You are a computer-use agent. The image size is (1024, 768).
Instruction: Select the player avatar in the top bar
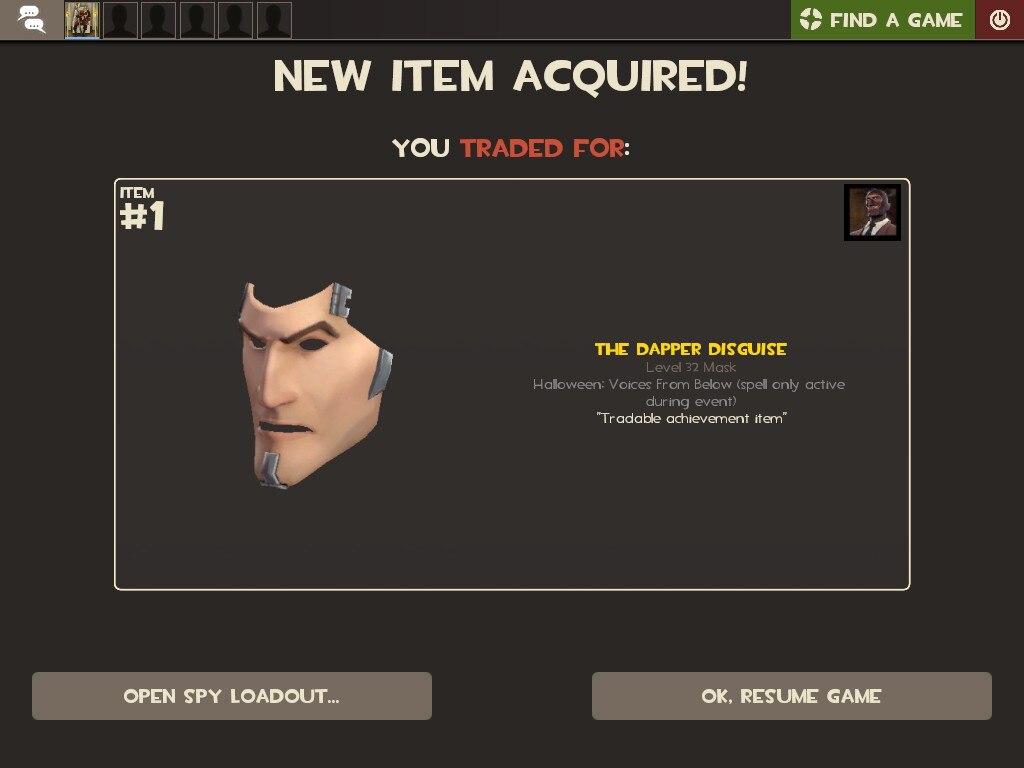pos(82,20)
